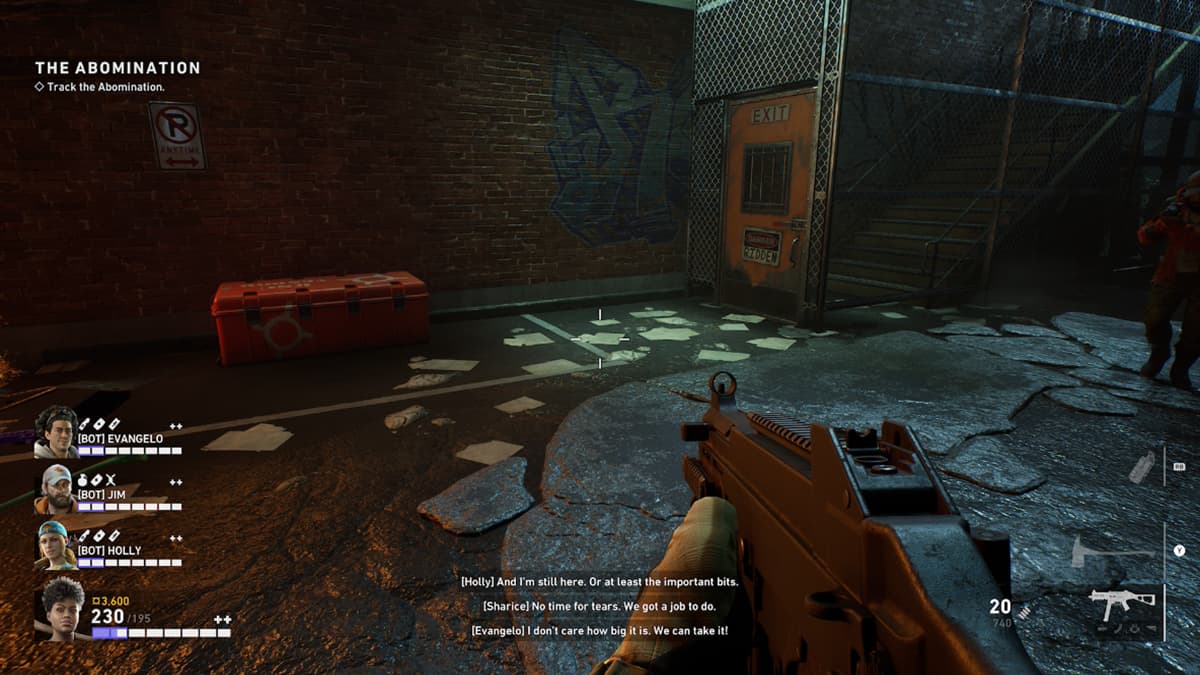Switch to the fire axe melee weapon

(x=1112, y=550)
